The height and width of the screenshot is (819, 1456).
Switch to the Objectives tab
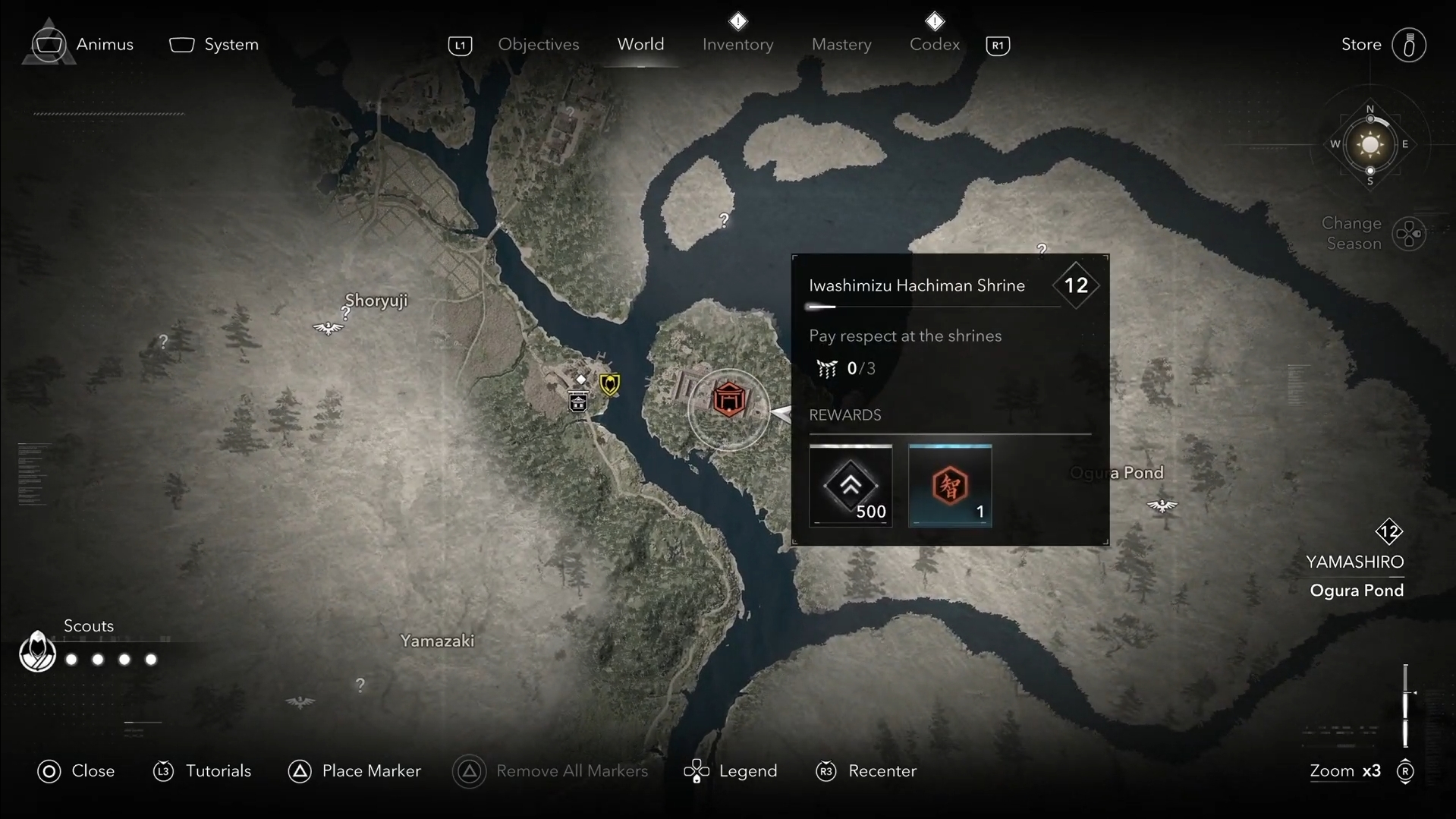click(538, 45)
